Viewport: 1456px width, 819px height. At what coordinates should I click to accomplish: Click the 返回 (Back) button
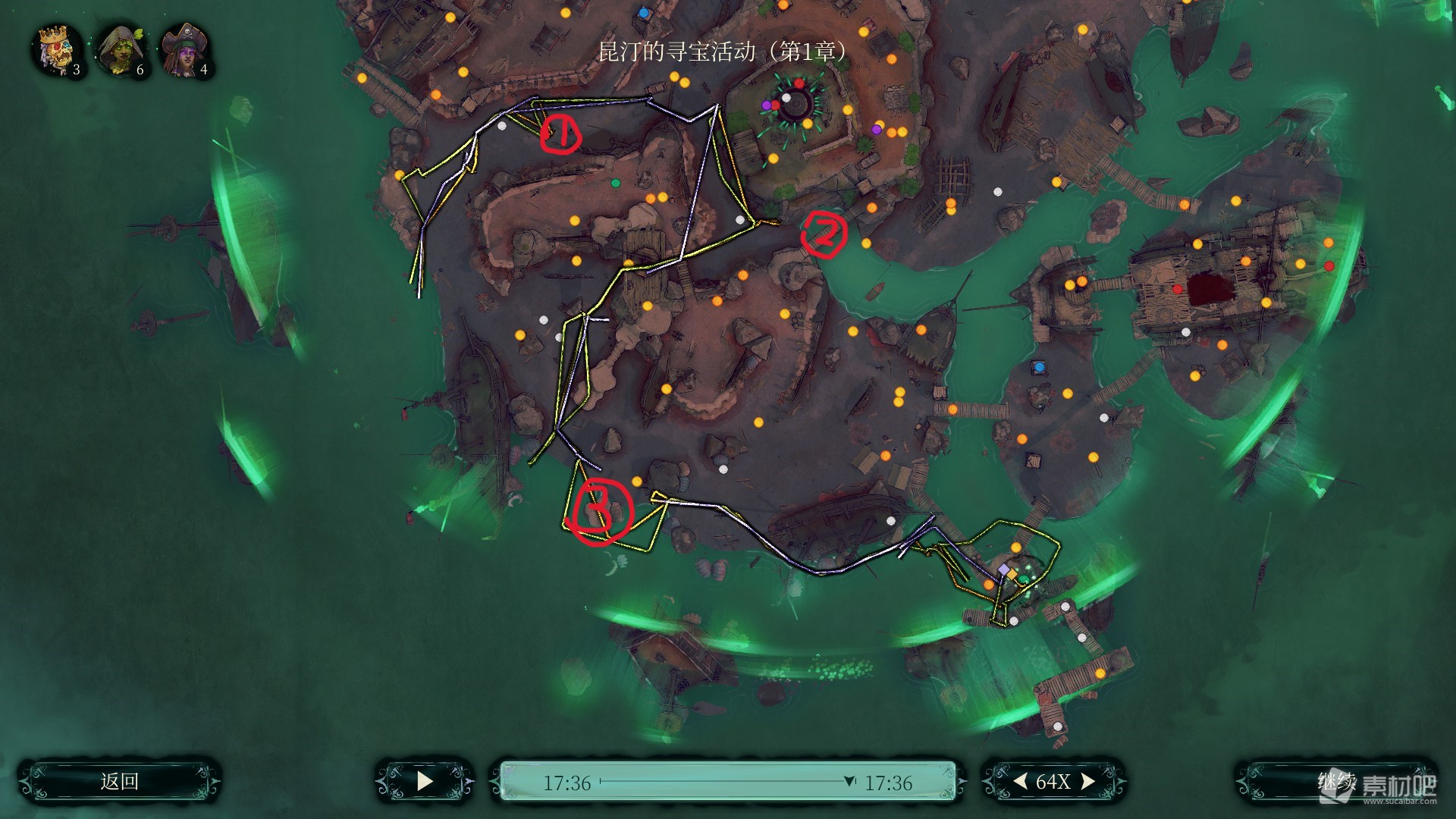120,781
